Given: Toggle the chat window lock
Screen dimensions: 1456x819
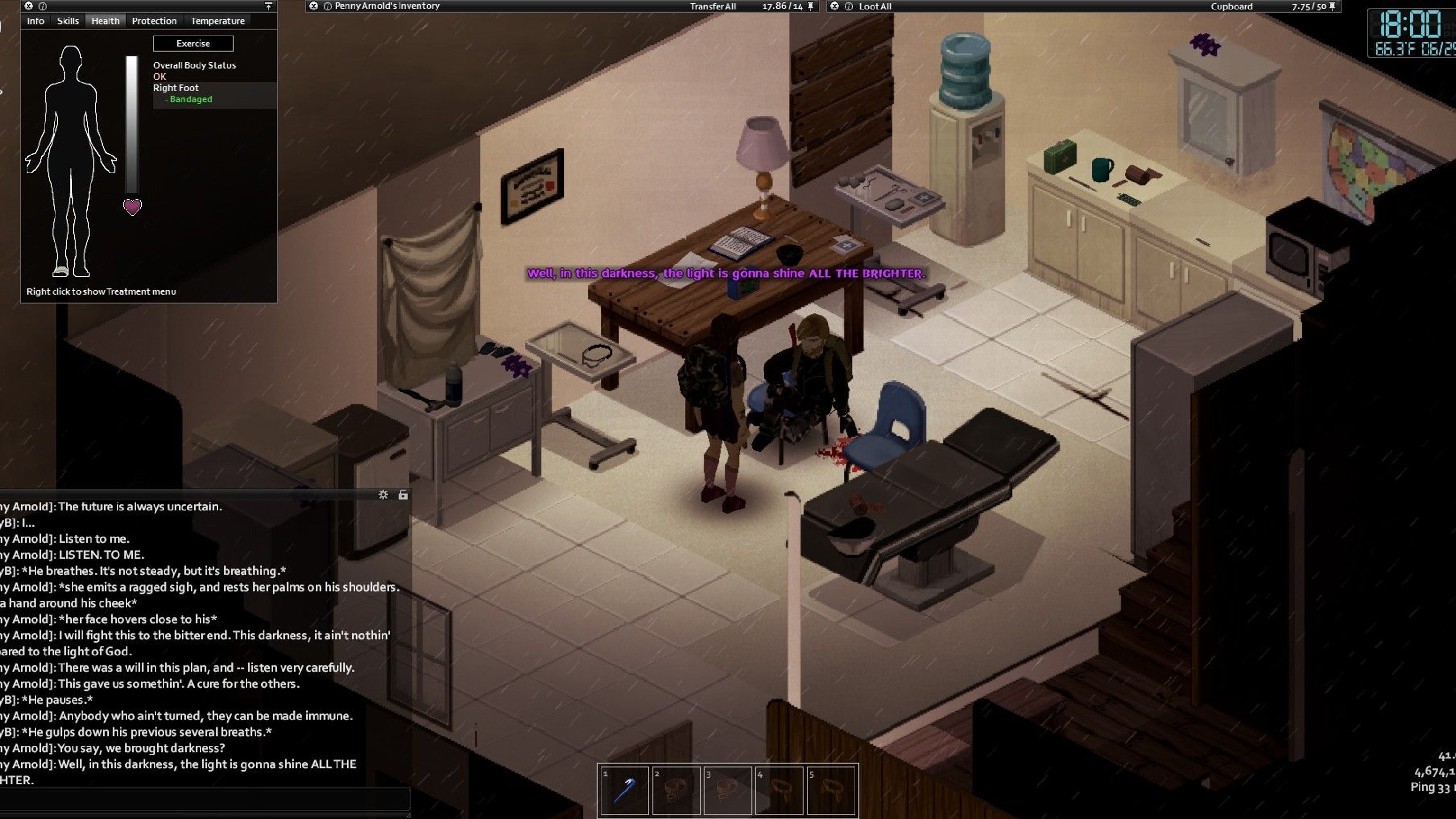Looking at the screenshot, I should [403, 494].
